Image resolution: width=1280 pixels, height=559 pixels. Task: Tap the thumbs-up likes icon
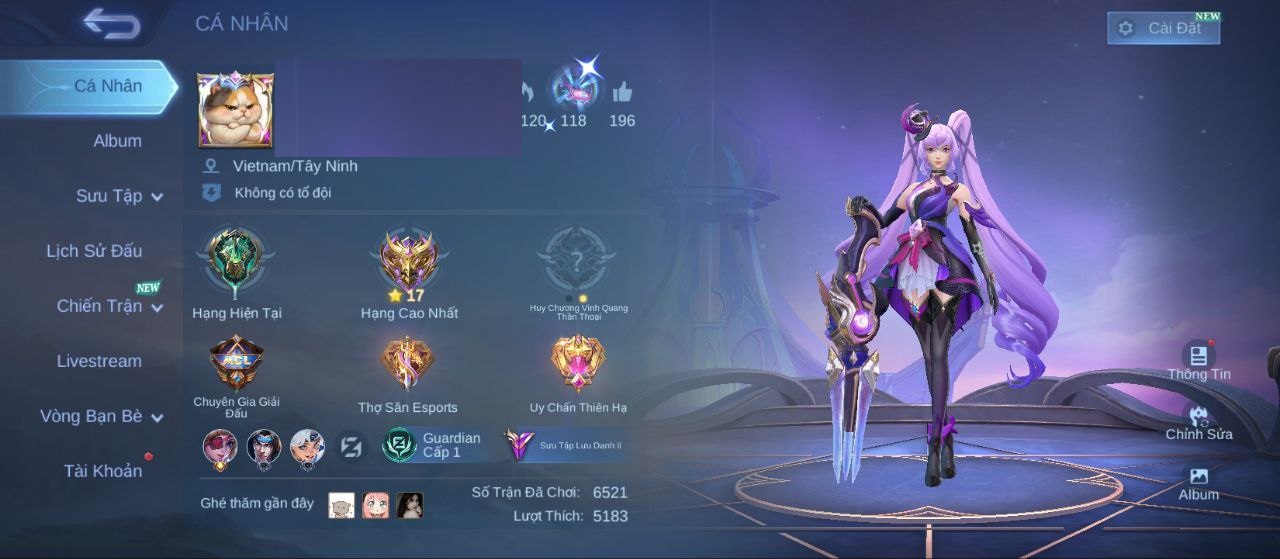pyautogui.click(x=622, y=94)
